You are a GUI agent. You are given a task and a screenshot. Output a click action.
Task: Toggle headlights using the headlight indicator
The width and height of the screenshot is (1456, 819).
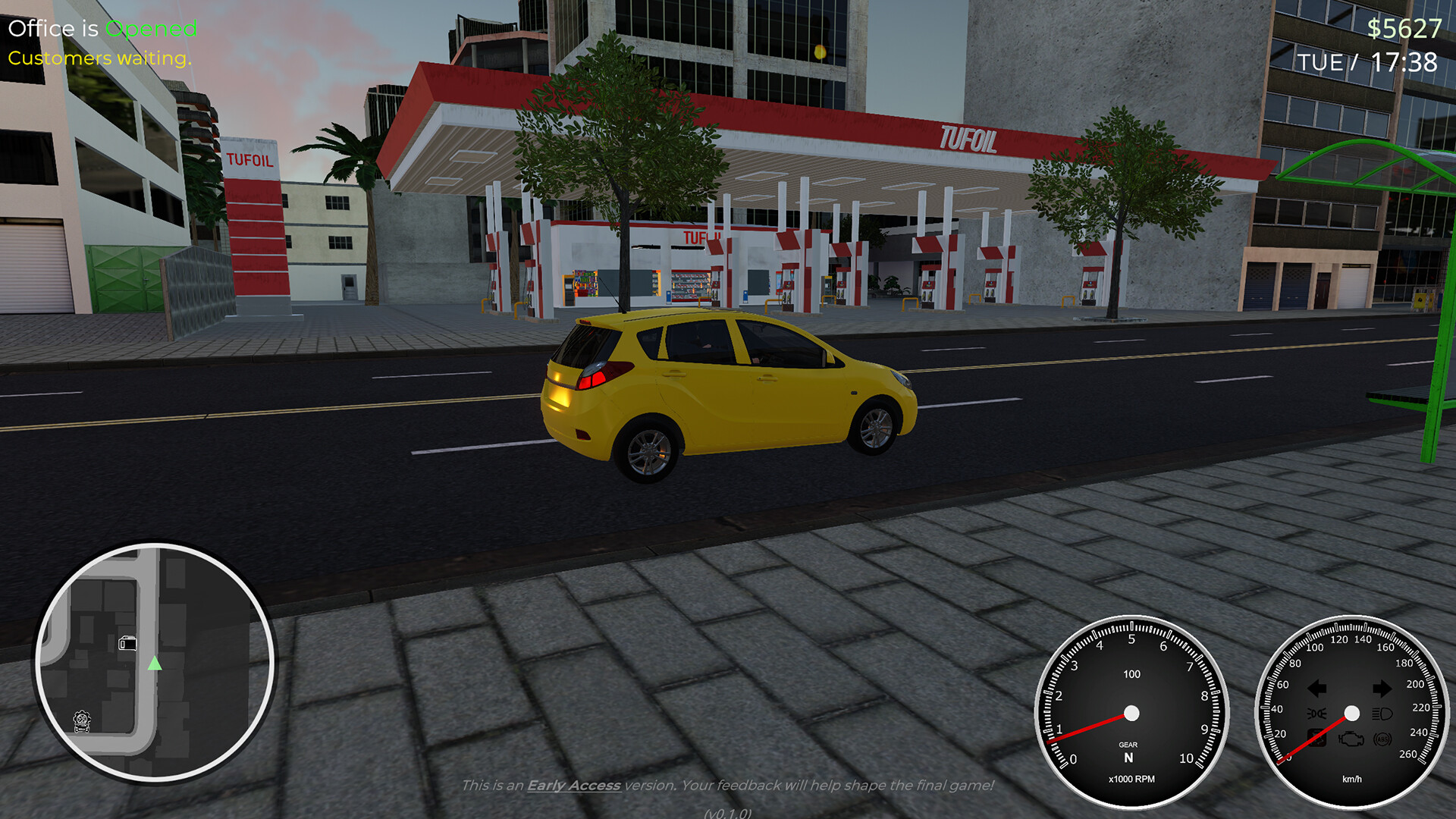click(1382, 713)
